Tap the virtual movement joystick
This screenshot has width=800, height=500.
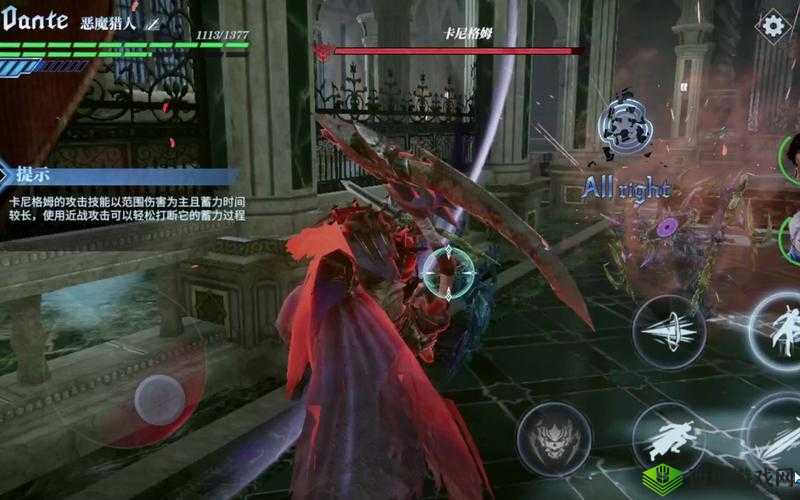(160, 396)
